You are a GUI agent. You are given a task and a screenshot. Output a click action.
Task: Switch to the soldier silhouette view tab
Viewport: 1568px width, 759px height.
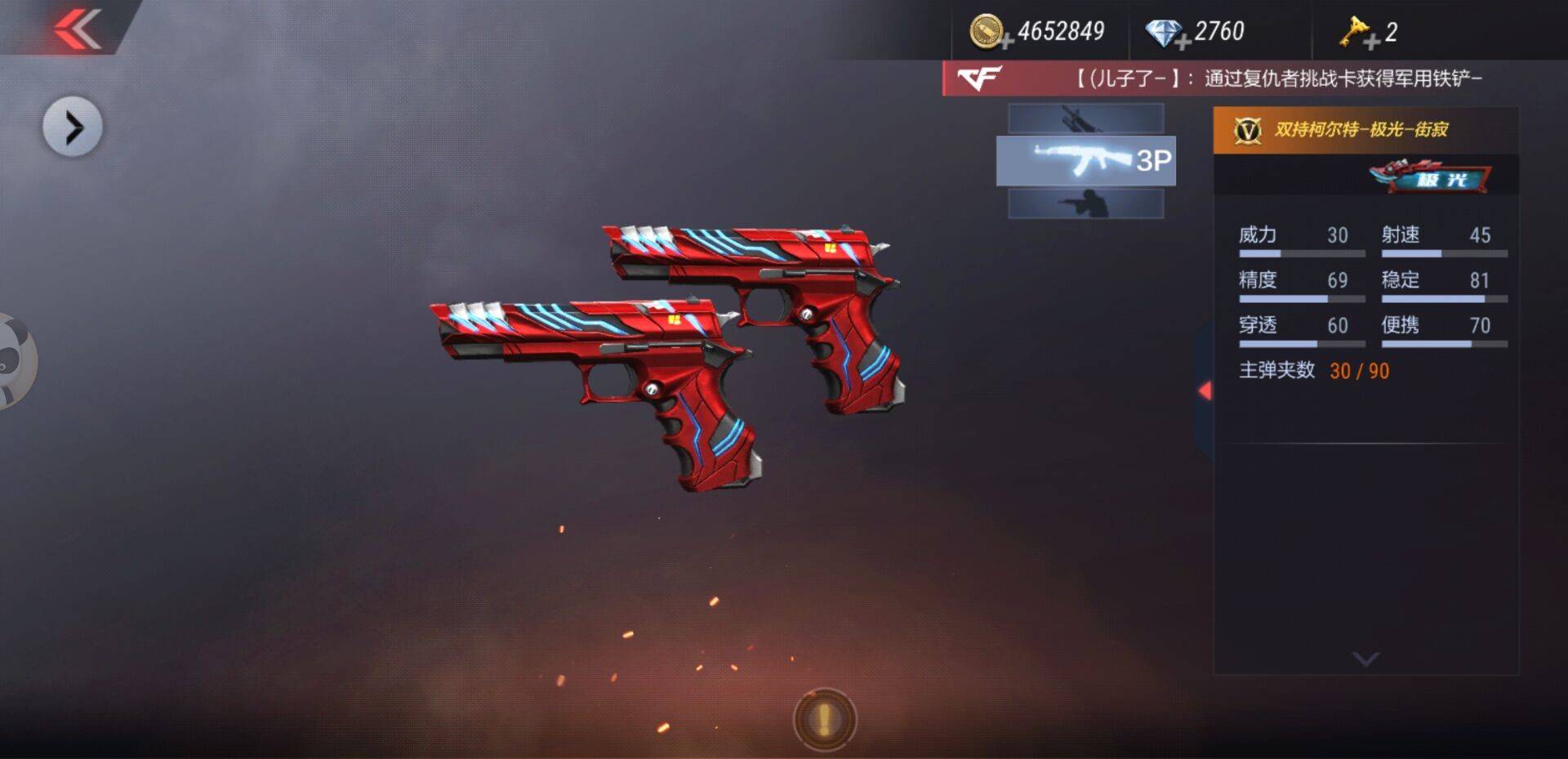tap(1085, 203)
